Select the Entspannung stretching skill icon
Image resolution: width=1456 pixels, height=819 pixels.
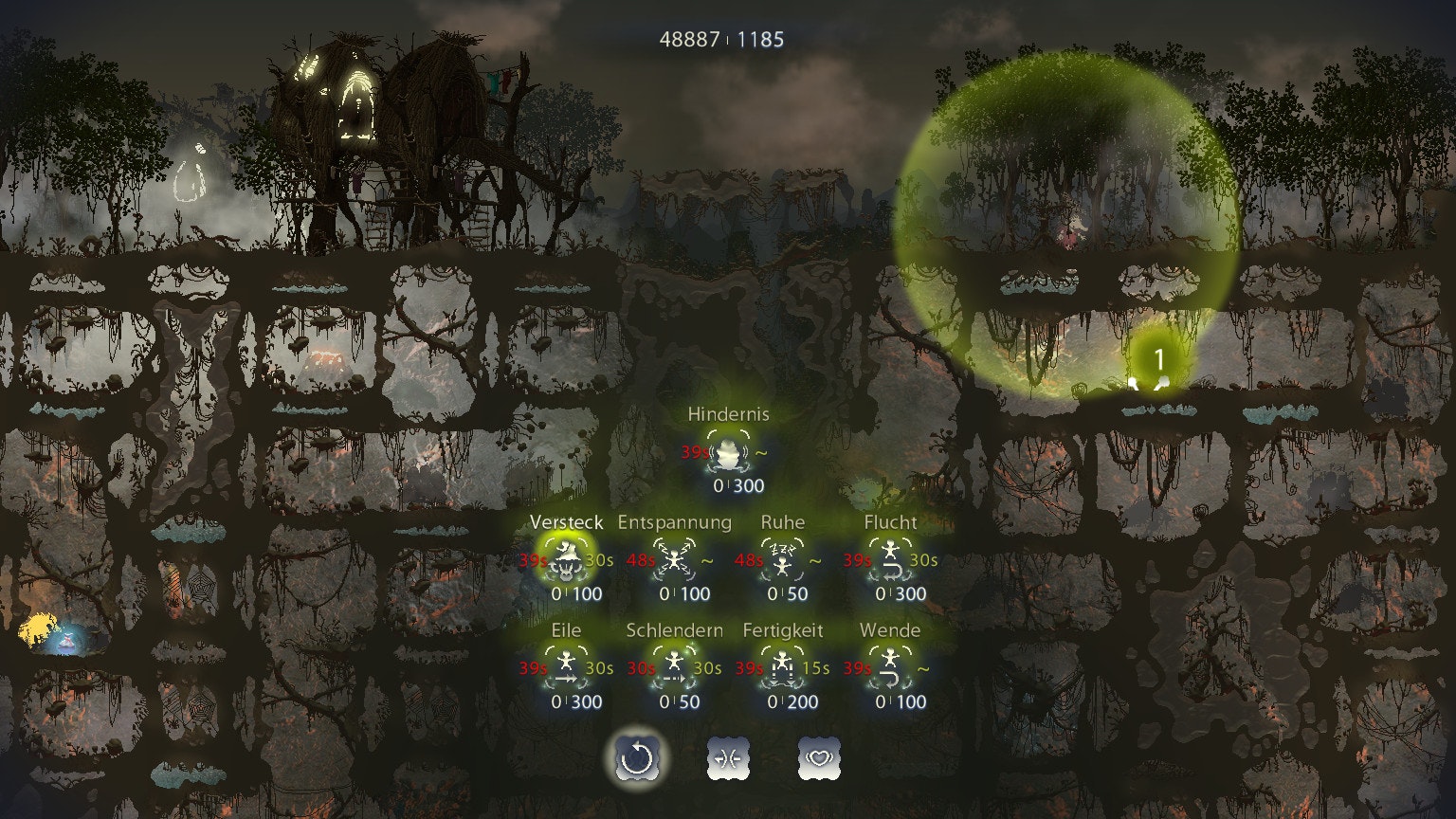click(676, 558)
